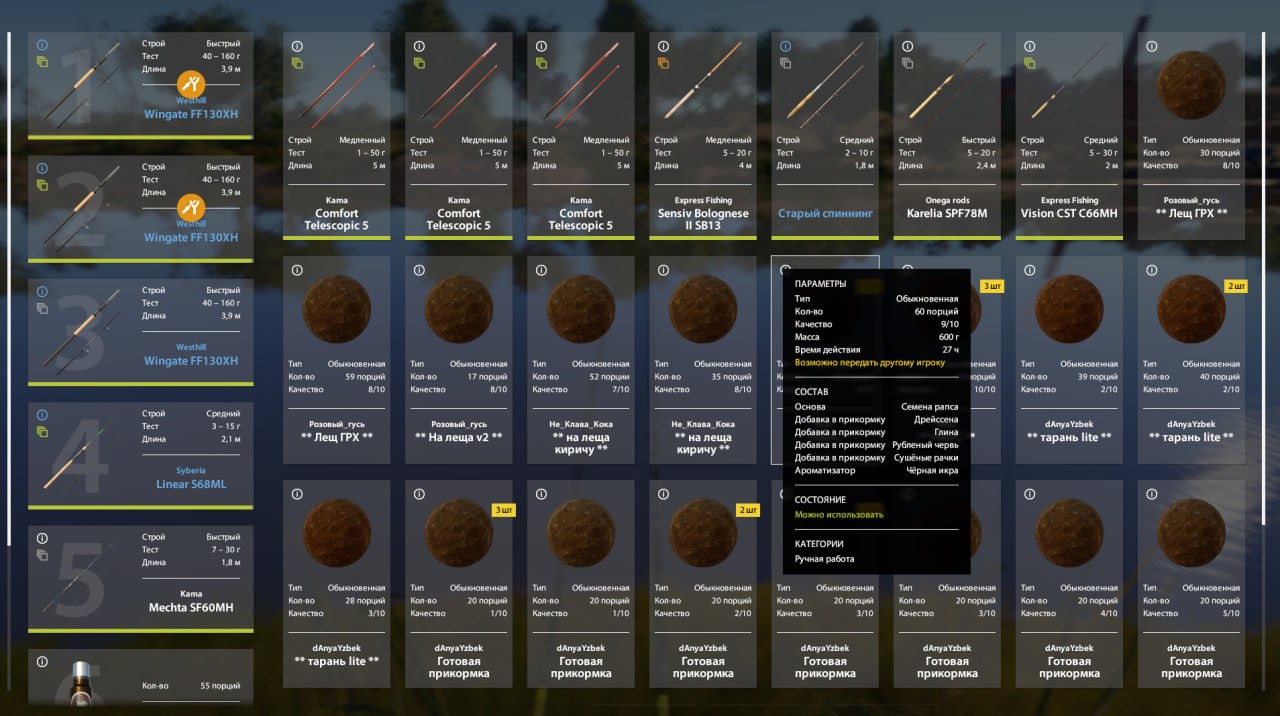Select на леща кирпичу bait with 52 portions

(x=581, y=359)
